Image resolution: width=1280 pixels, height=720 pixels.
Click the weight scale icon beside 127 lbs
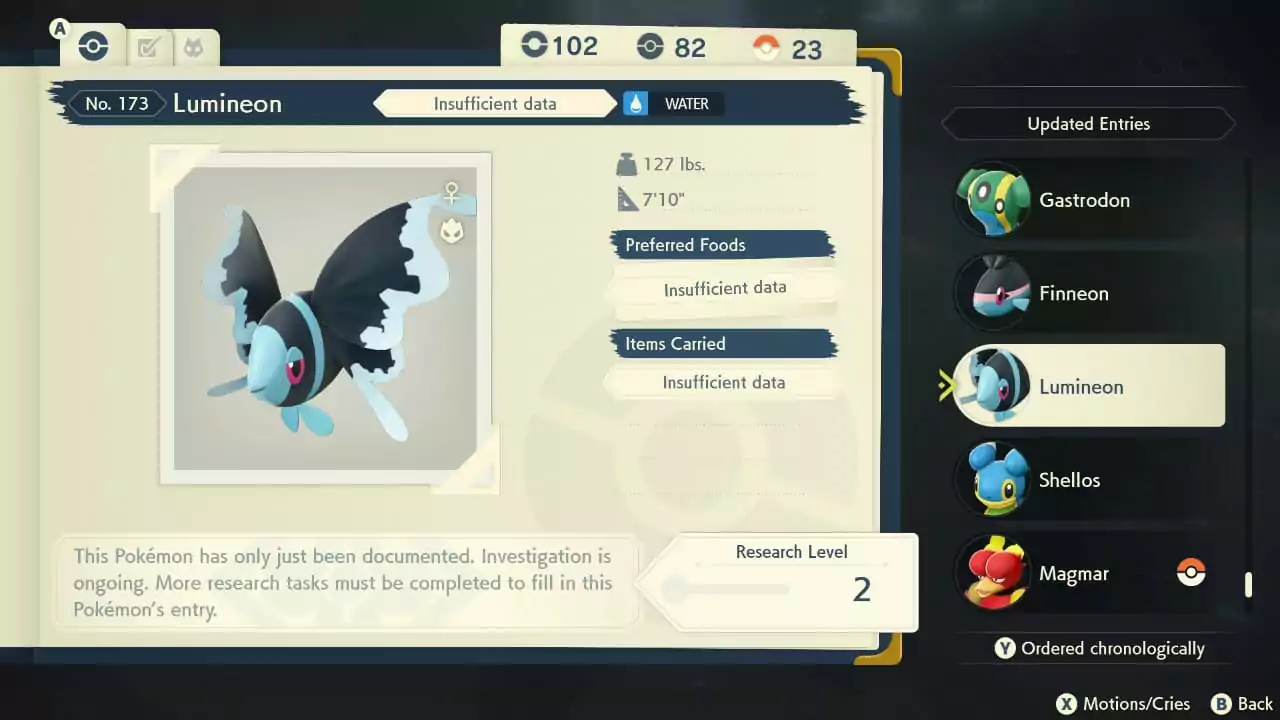click(x=625, y=163)
